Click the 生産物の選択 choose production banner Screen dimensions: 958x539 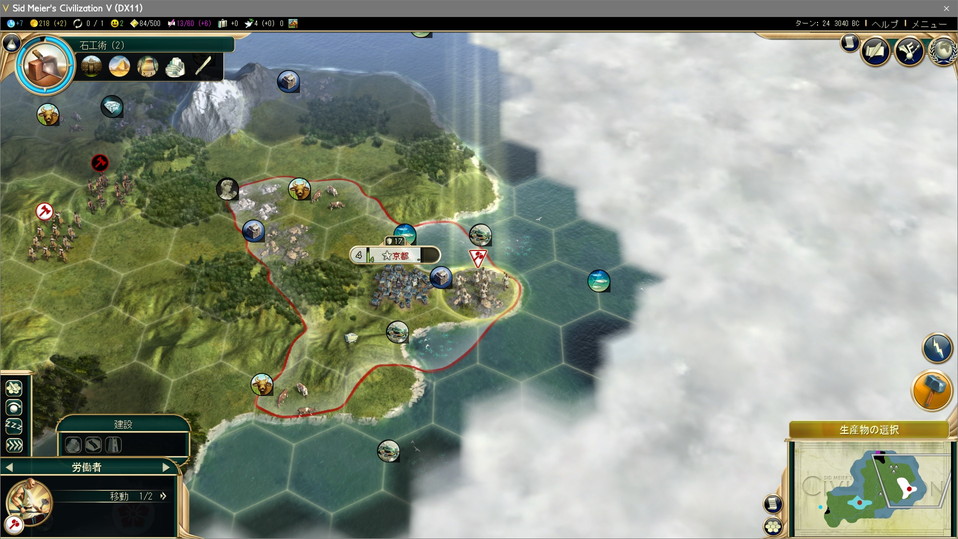[x=868, y=430]
